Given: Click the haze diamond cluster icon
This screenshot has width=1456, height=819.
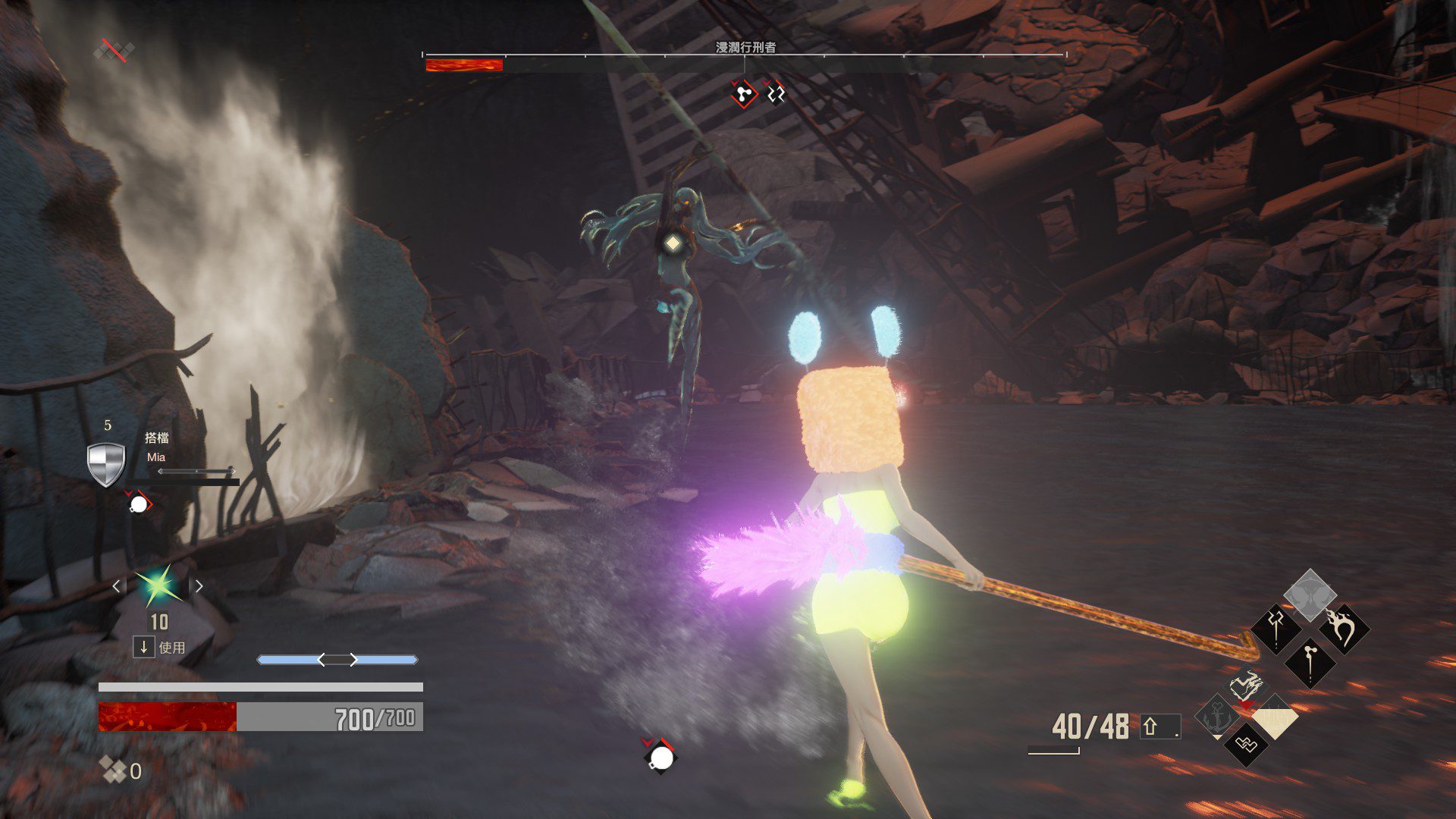Looking at the screenshot, I should pyautogui.click(x=114, y=770).
